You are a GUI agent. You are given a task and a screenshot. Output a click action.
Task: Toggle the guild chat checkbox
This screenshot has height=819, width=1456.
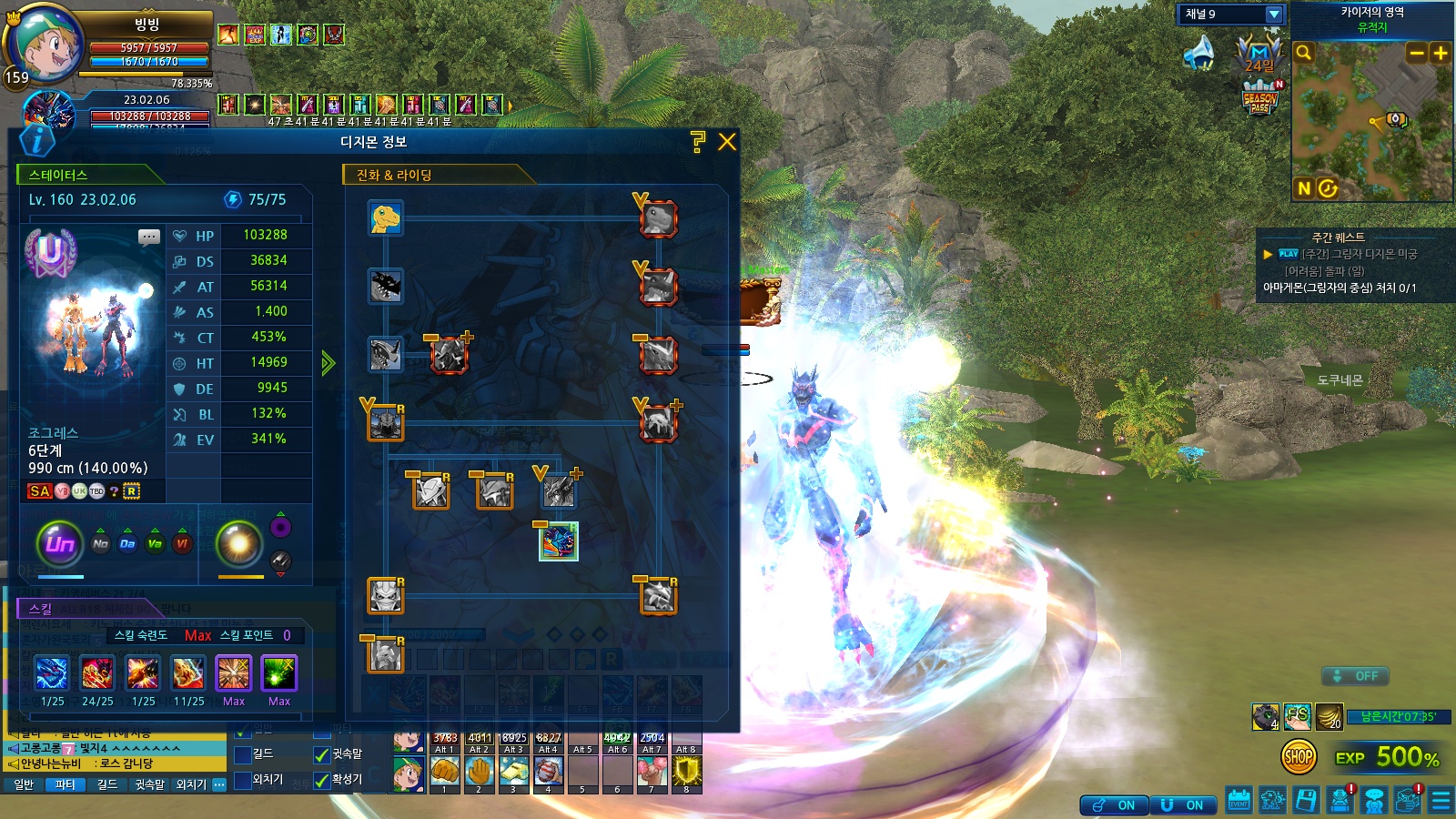click(x=243, y=754)
